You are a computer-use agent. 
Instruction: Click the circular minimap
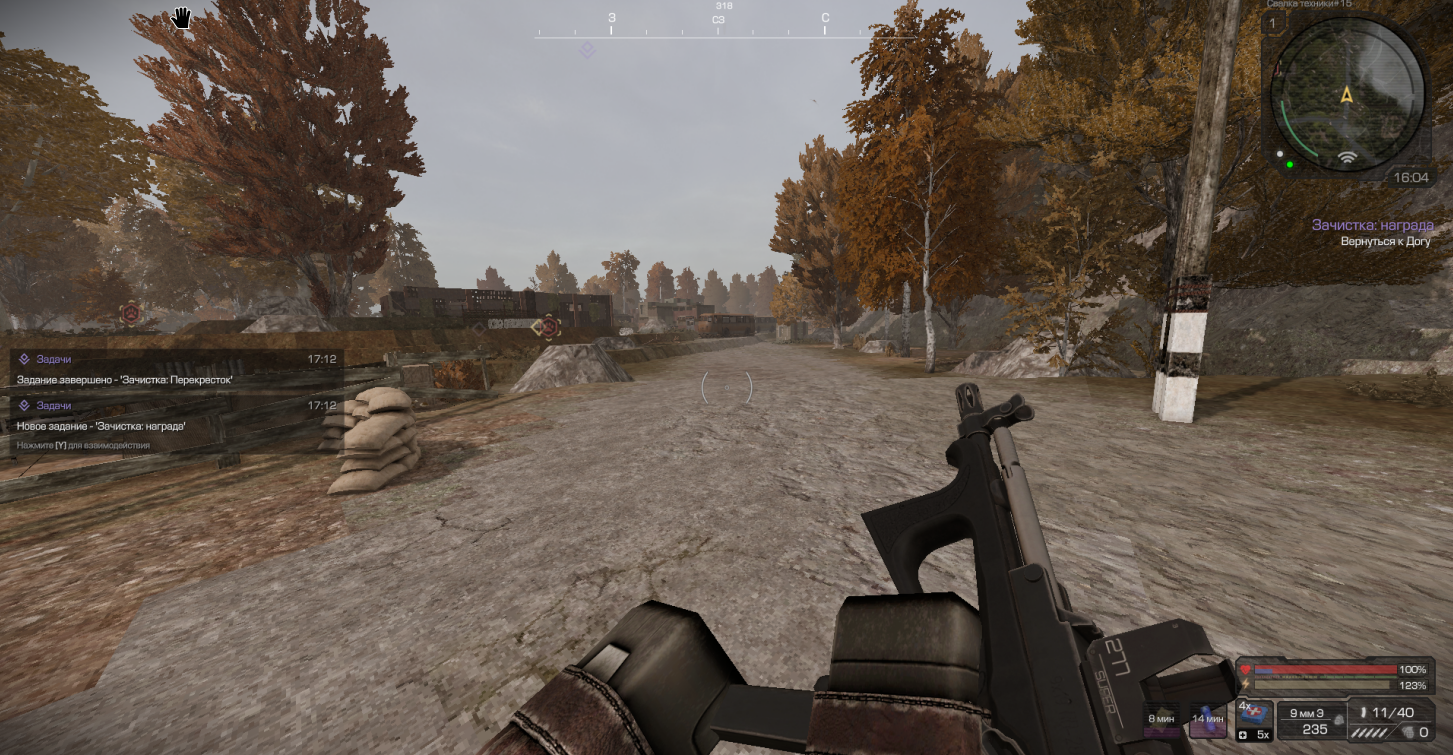coord(1346,95)
